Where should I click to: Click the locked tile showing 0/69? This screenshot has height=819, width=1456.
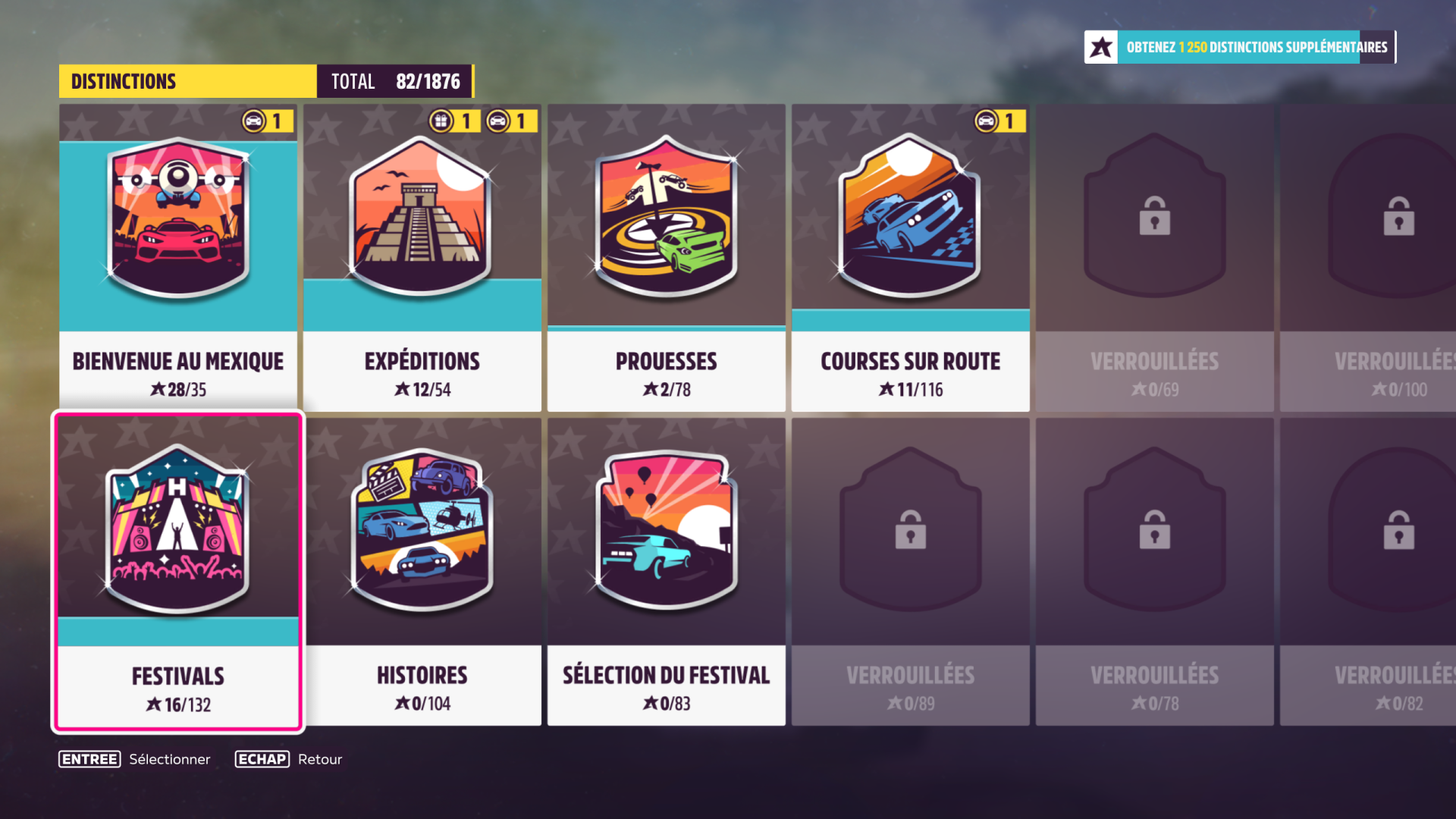click(x=1155, y=258)
